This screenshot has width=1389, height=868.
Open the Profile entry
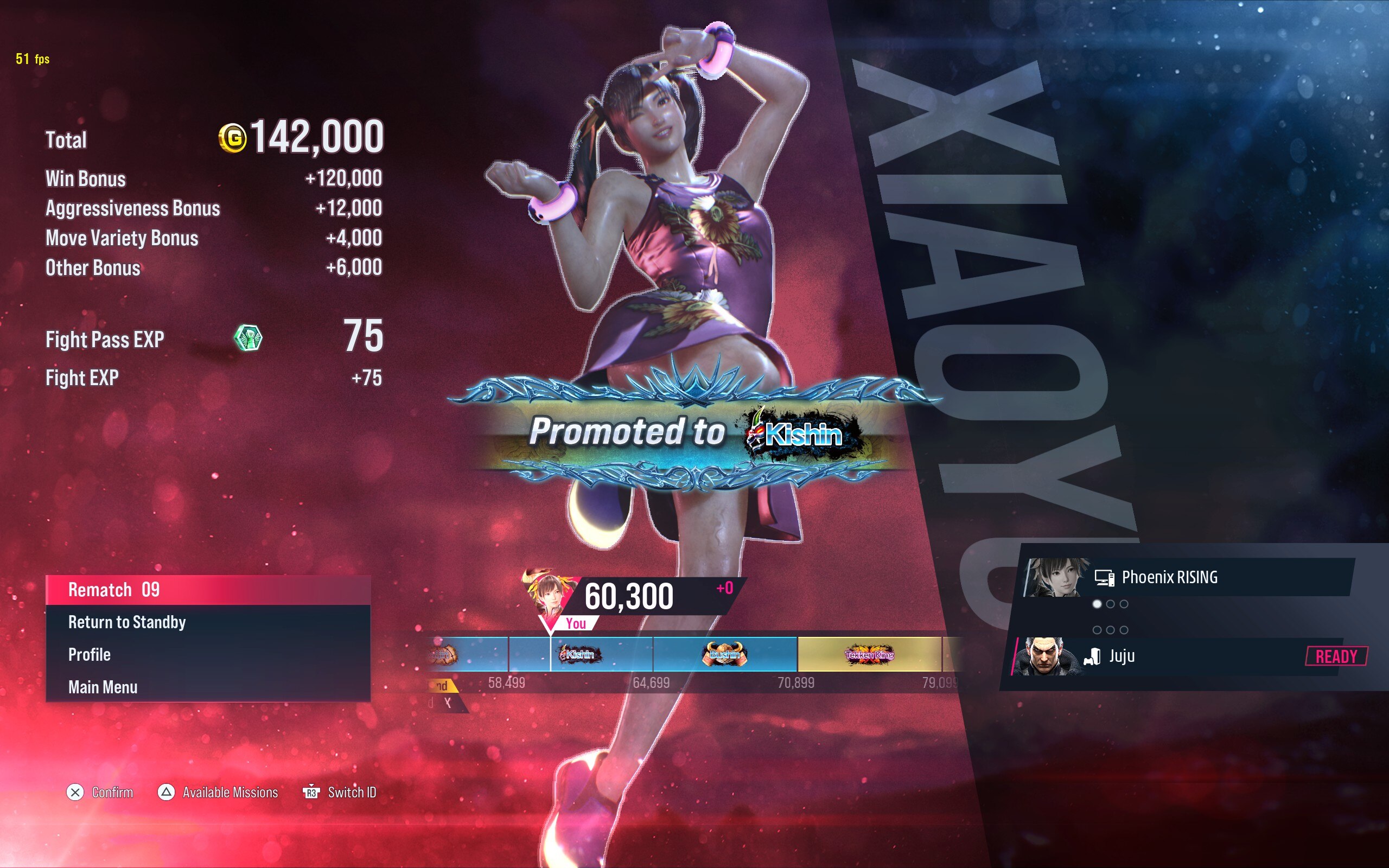pos(208,655)
